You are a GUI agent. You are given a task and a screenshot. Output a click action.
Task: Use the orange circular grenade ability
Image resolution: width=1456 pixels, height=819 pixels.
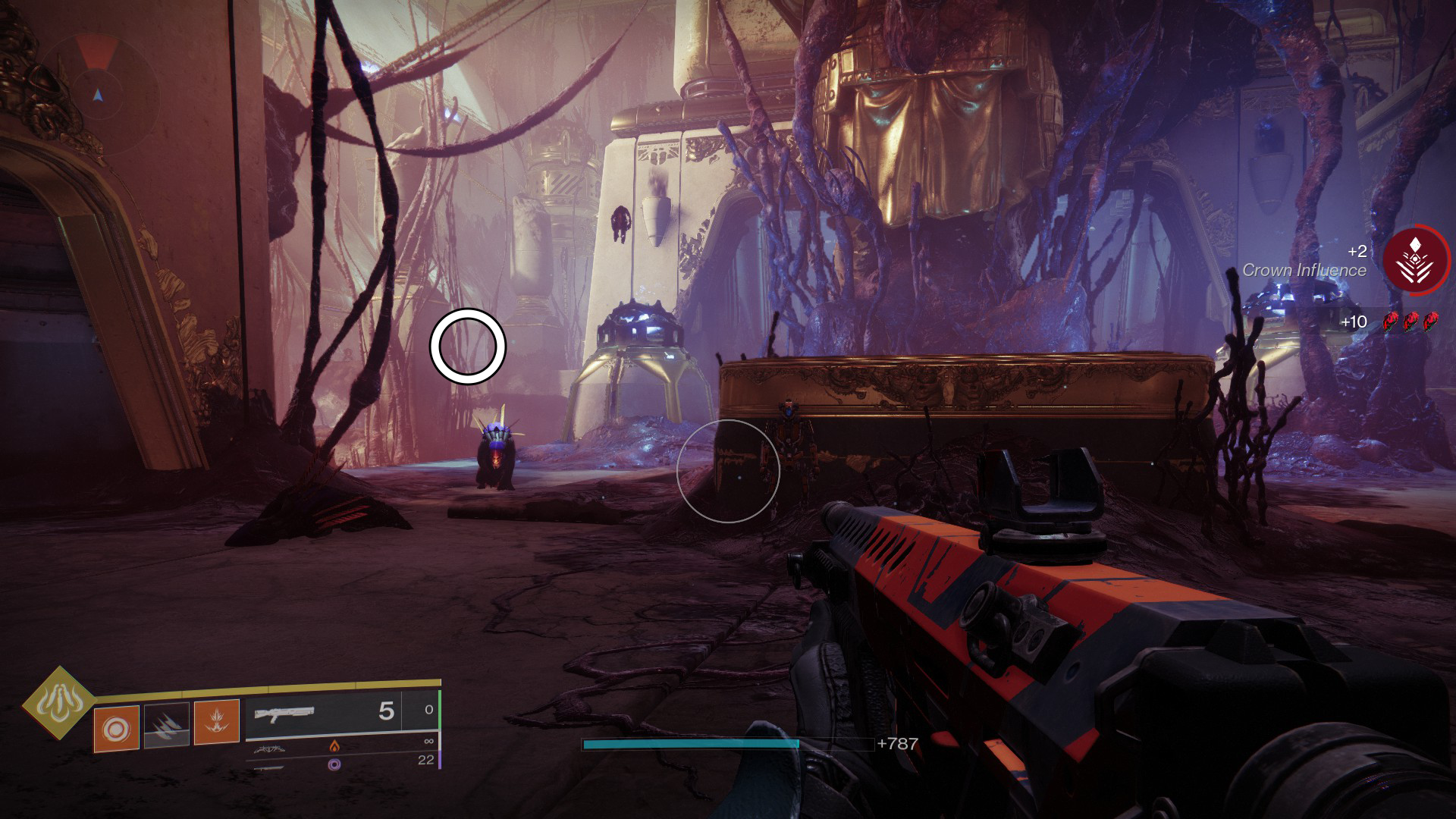pos(116,728)
